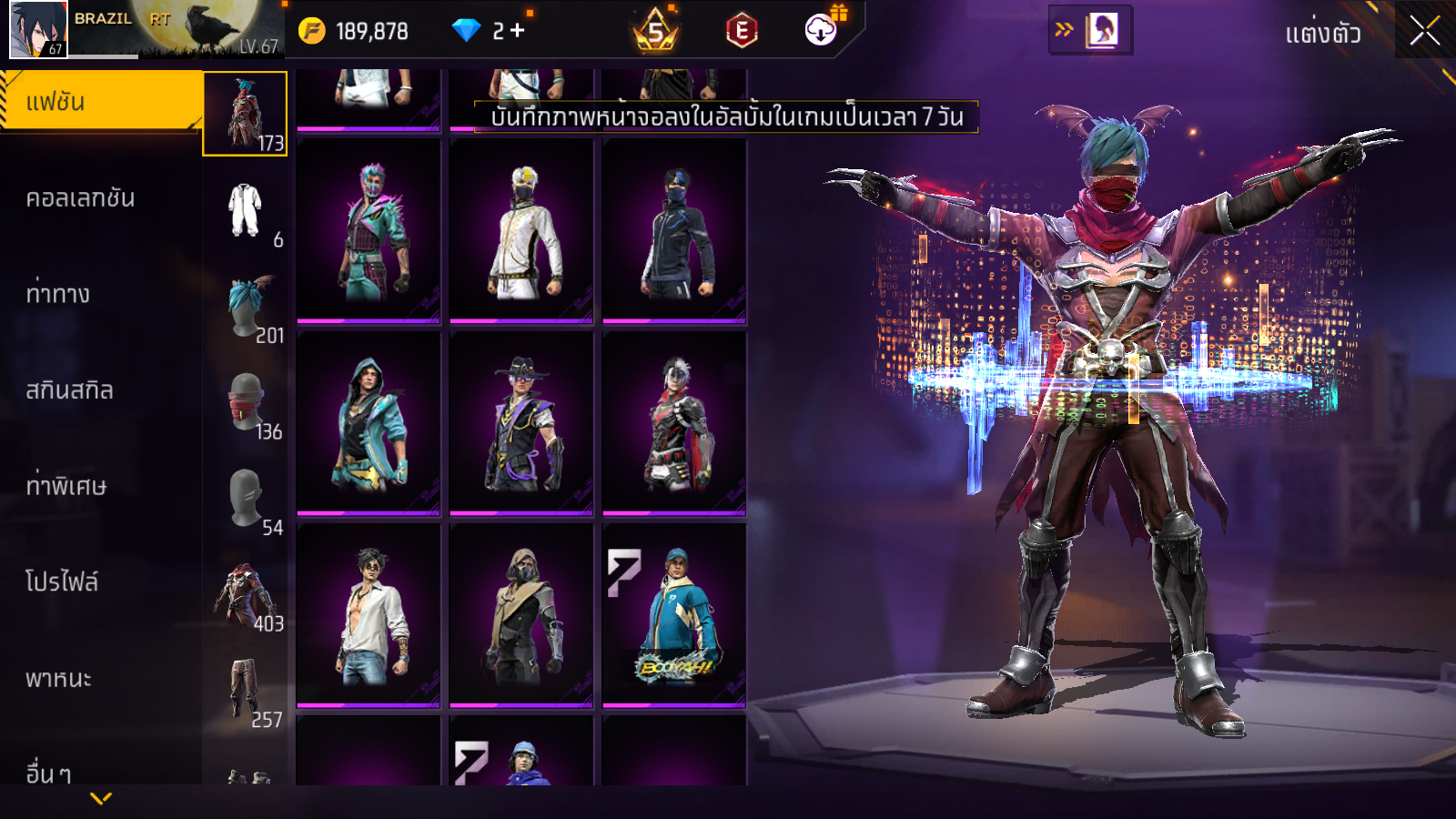1456x819 pixels.
Task: Select the white jumpsuit category (6)
Action: 245,211
